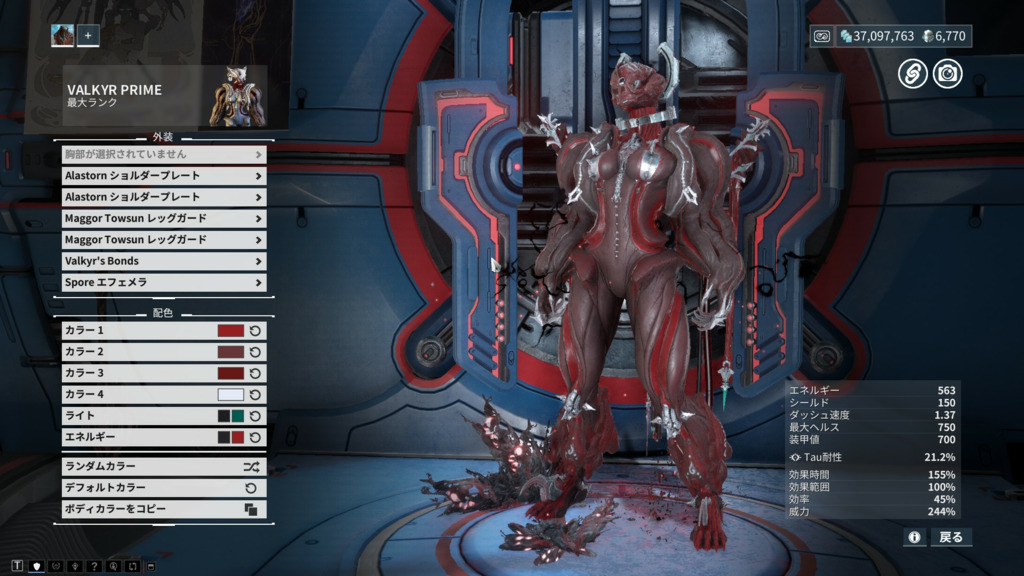Select the shield icon tab
Screen dimensions: 1024x576
(x=37, y=567)
